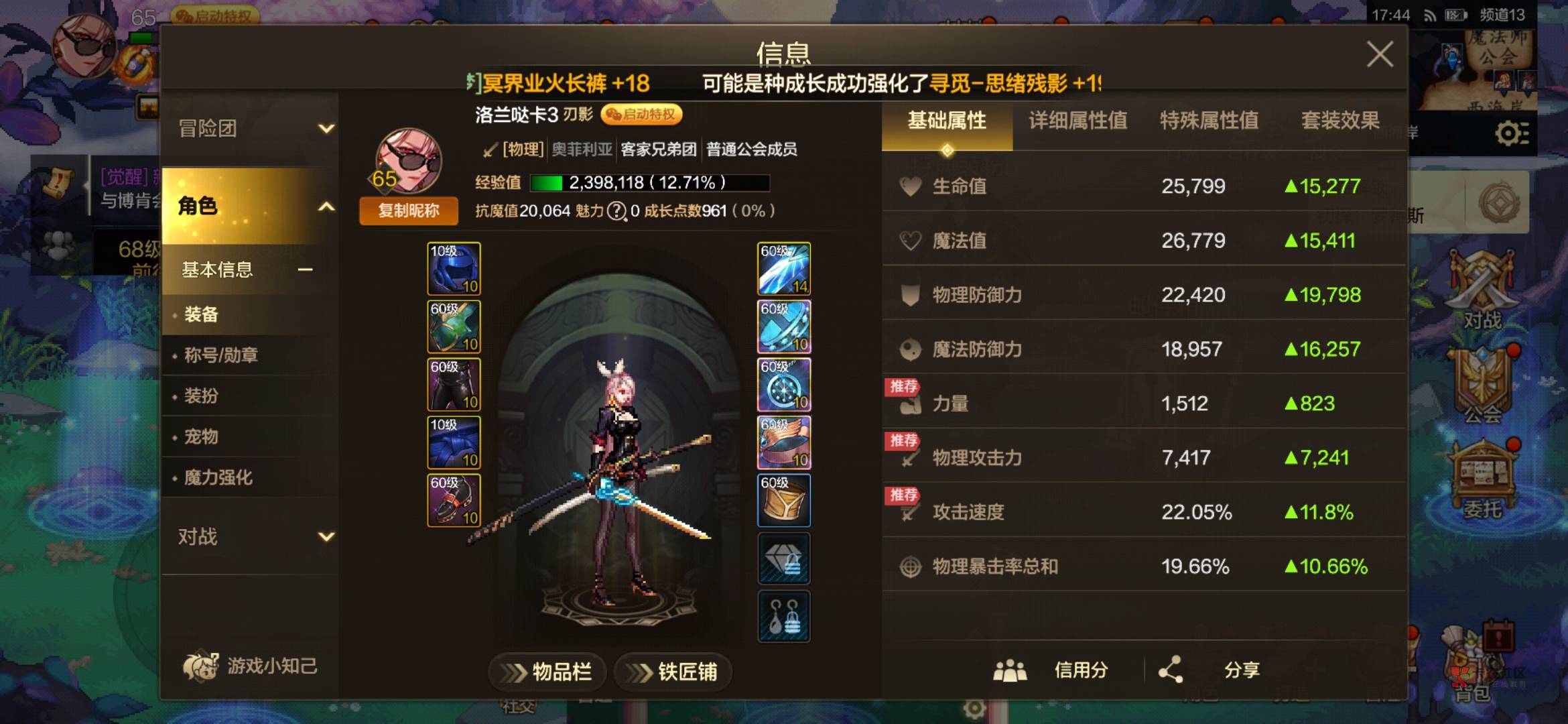
Task: Show the 套装效果 set bonus tab
Action: click(x=1340, y=121)
